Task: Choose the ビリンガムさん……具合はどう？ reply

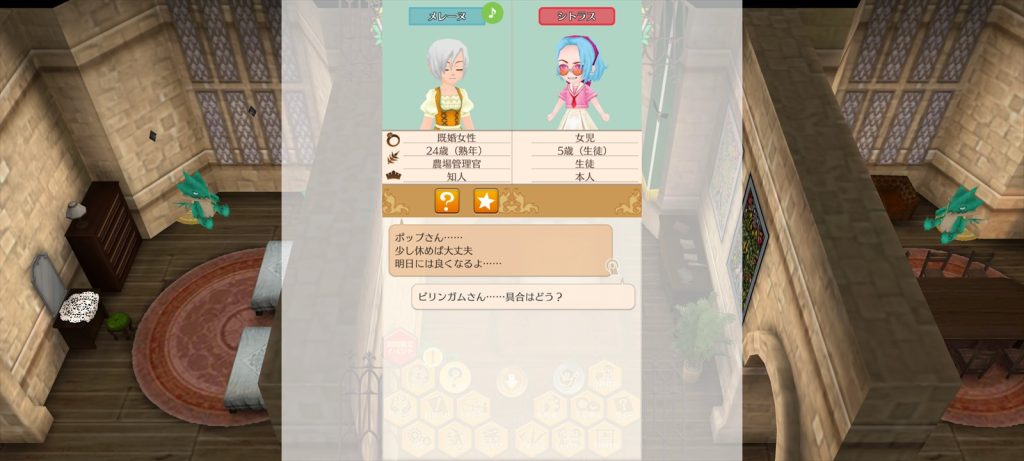Action: pos(523,297)
